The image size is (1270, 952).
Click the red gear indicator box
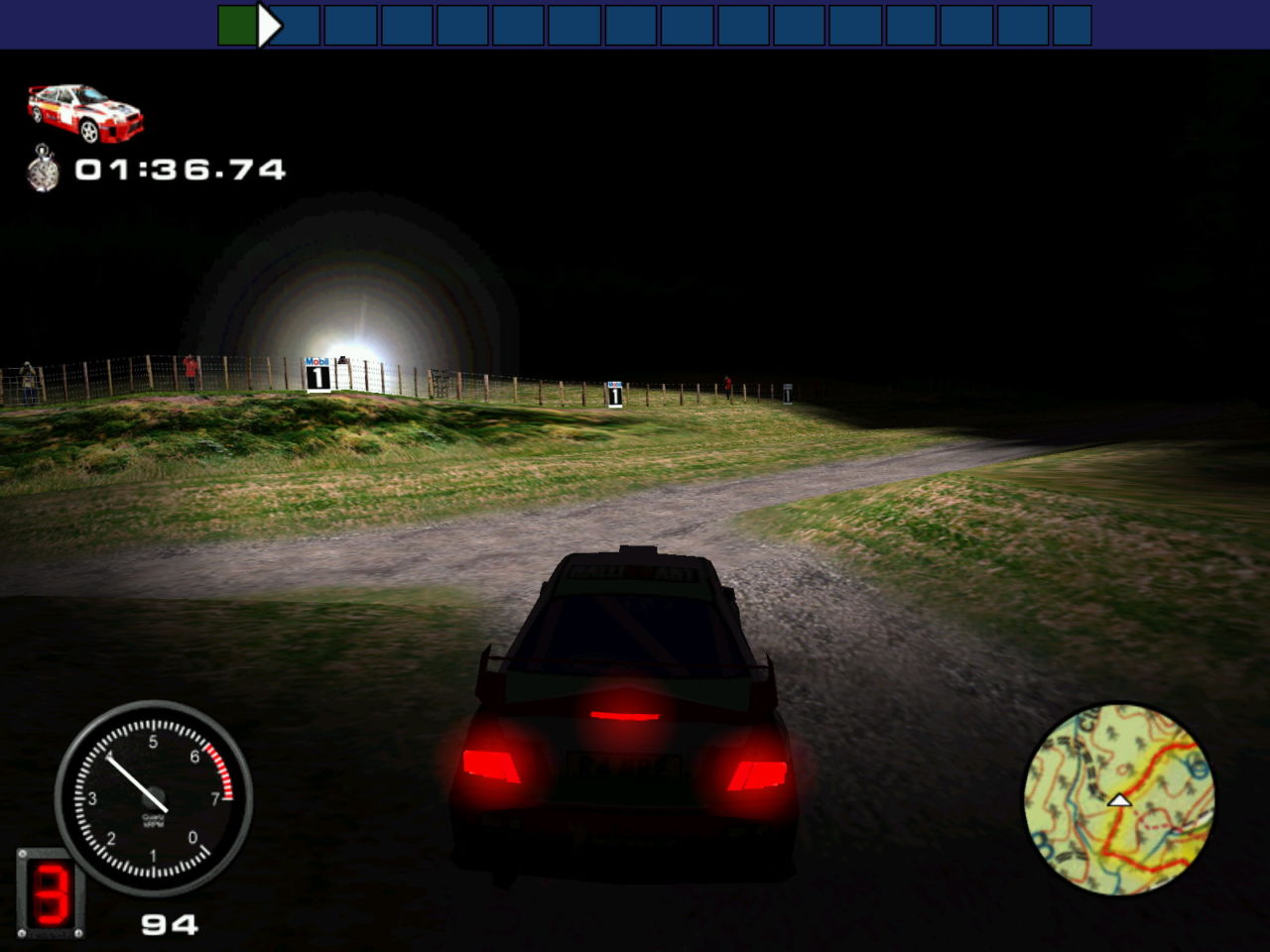(50, 892)
